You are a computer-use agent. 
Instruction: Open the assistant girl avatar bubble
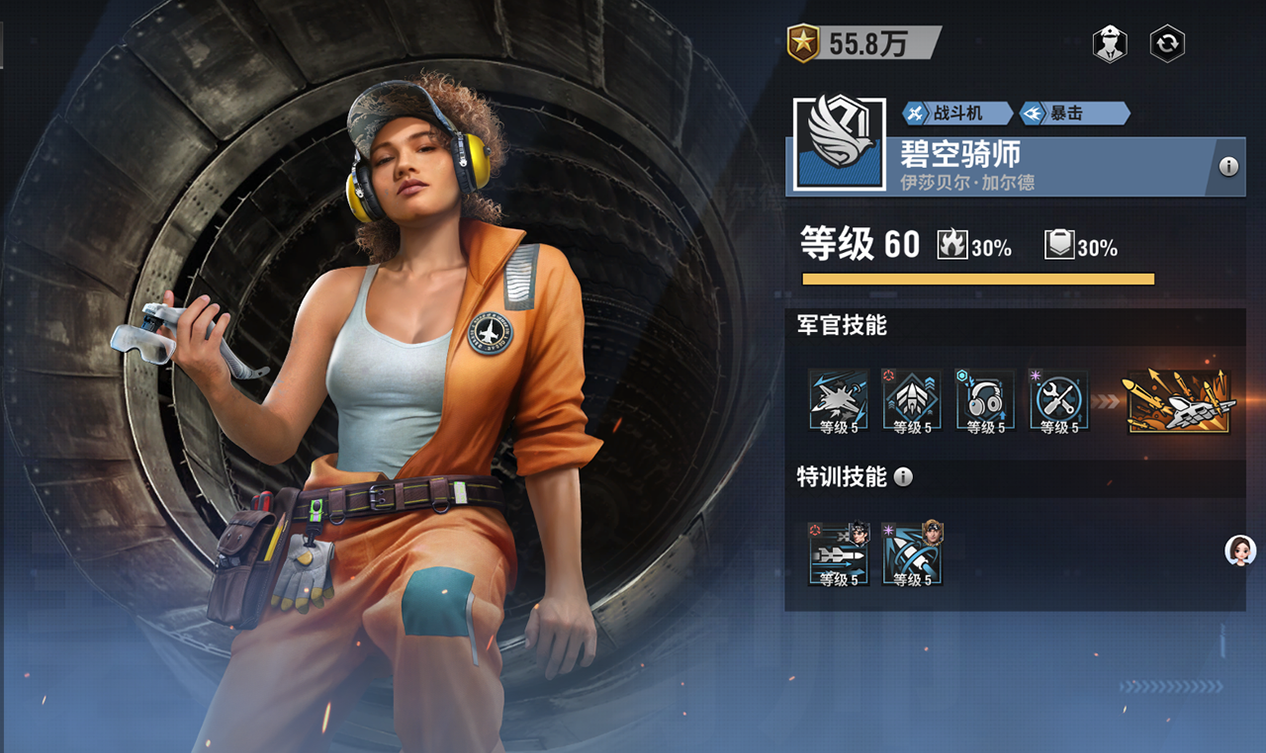[1240, 550]
